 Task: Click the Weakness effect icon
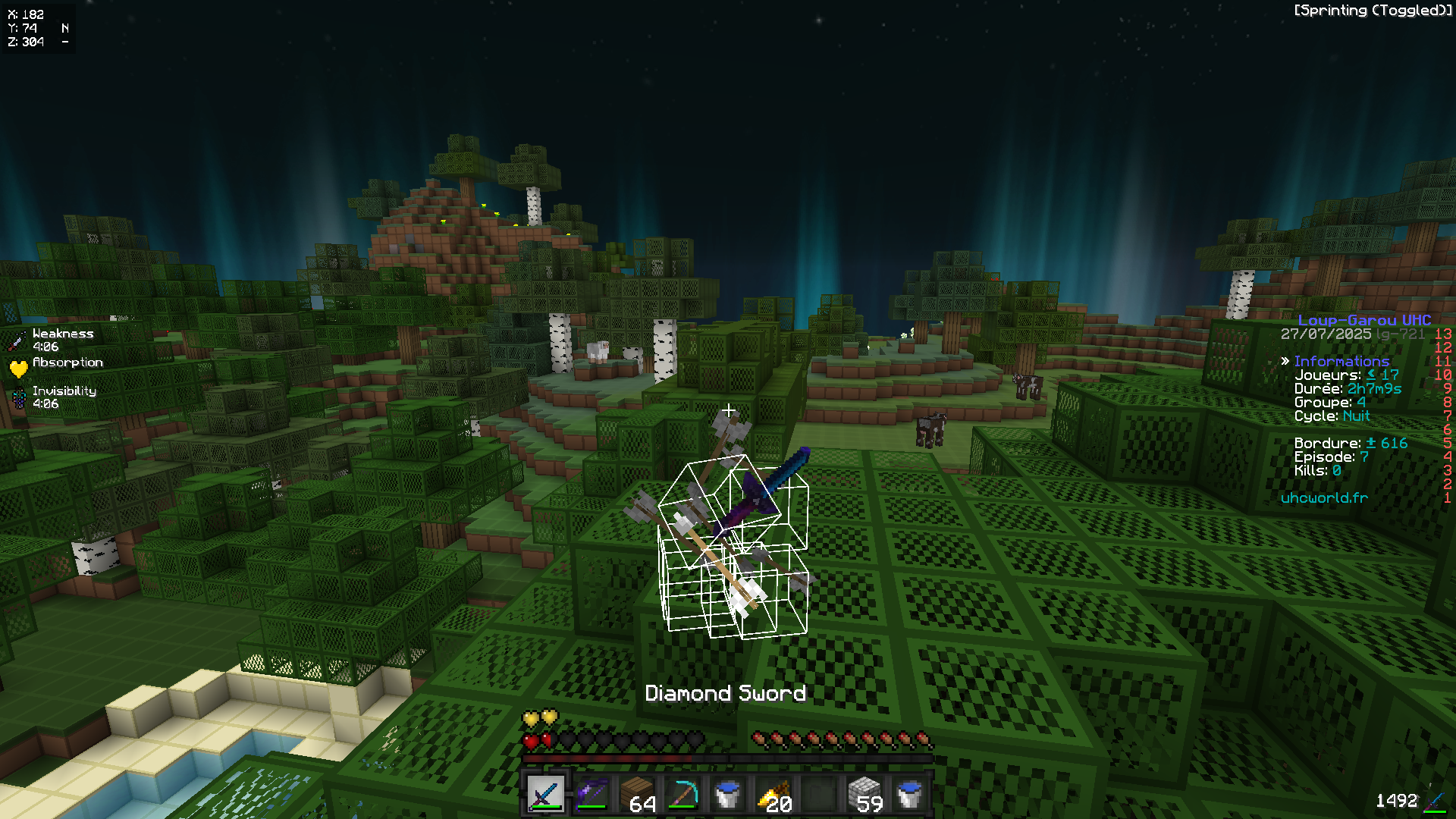pyautogui.click(x=20, y=339)
